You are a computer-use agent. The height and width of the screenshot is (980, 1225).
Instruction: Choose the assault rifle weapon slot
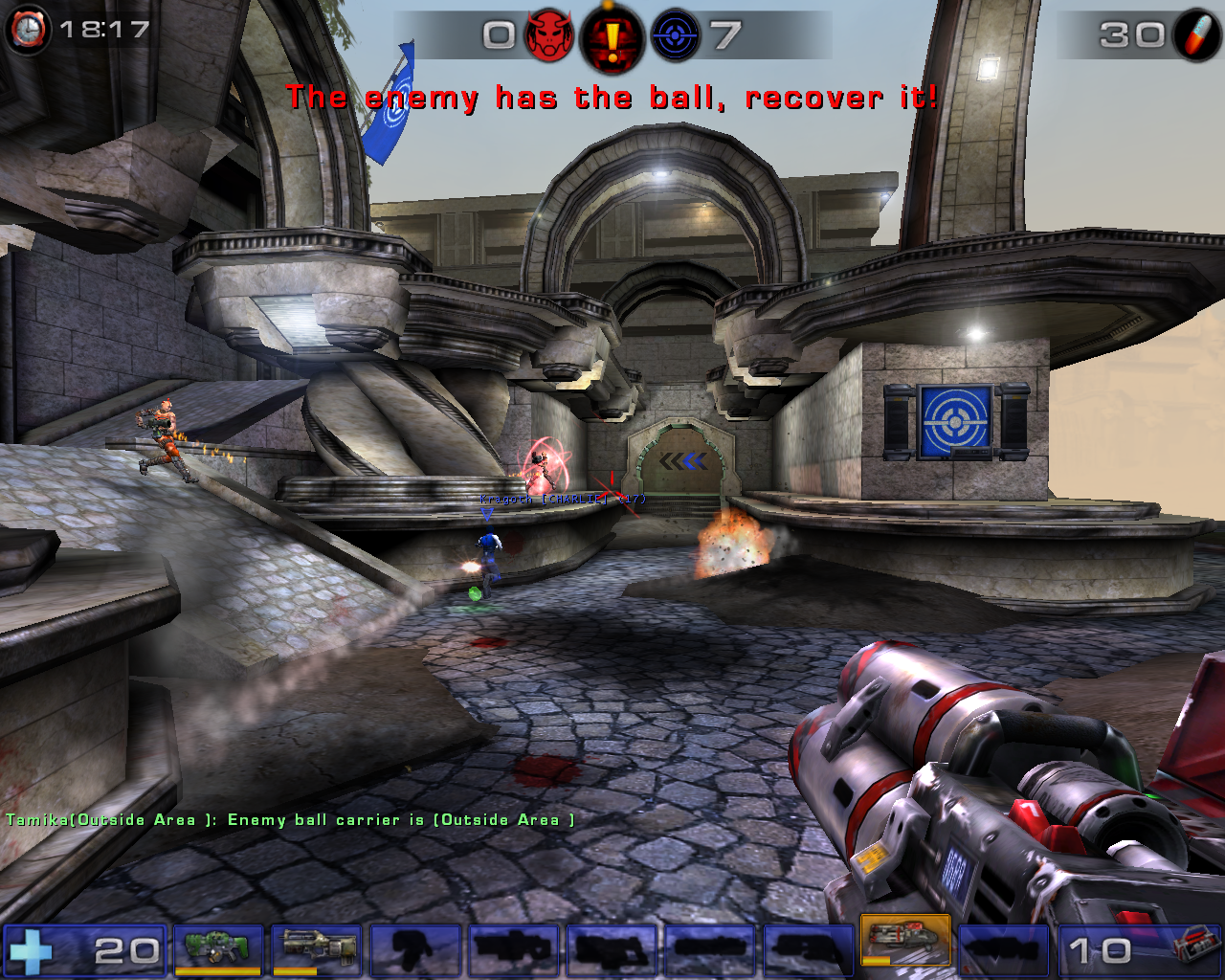coord(317,949)
